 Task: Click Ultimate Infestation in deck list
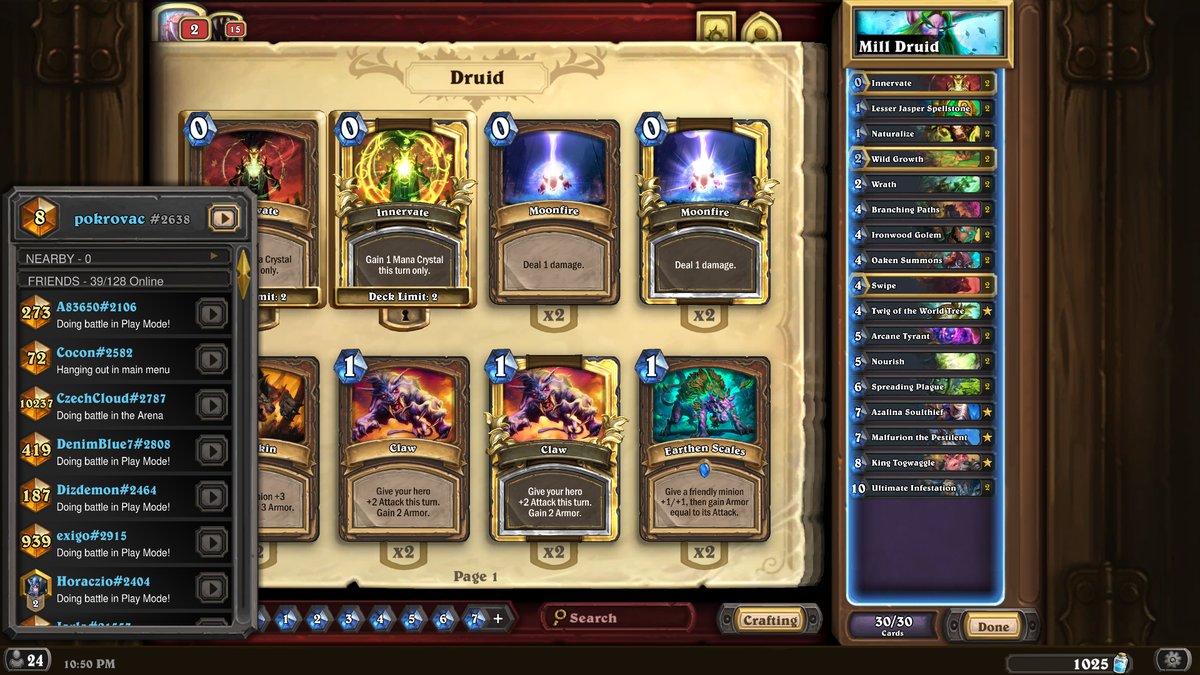tap(922, 488)
